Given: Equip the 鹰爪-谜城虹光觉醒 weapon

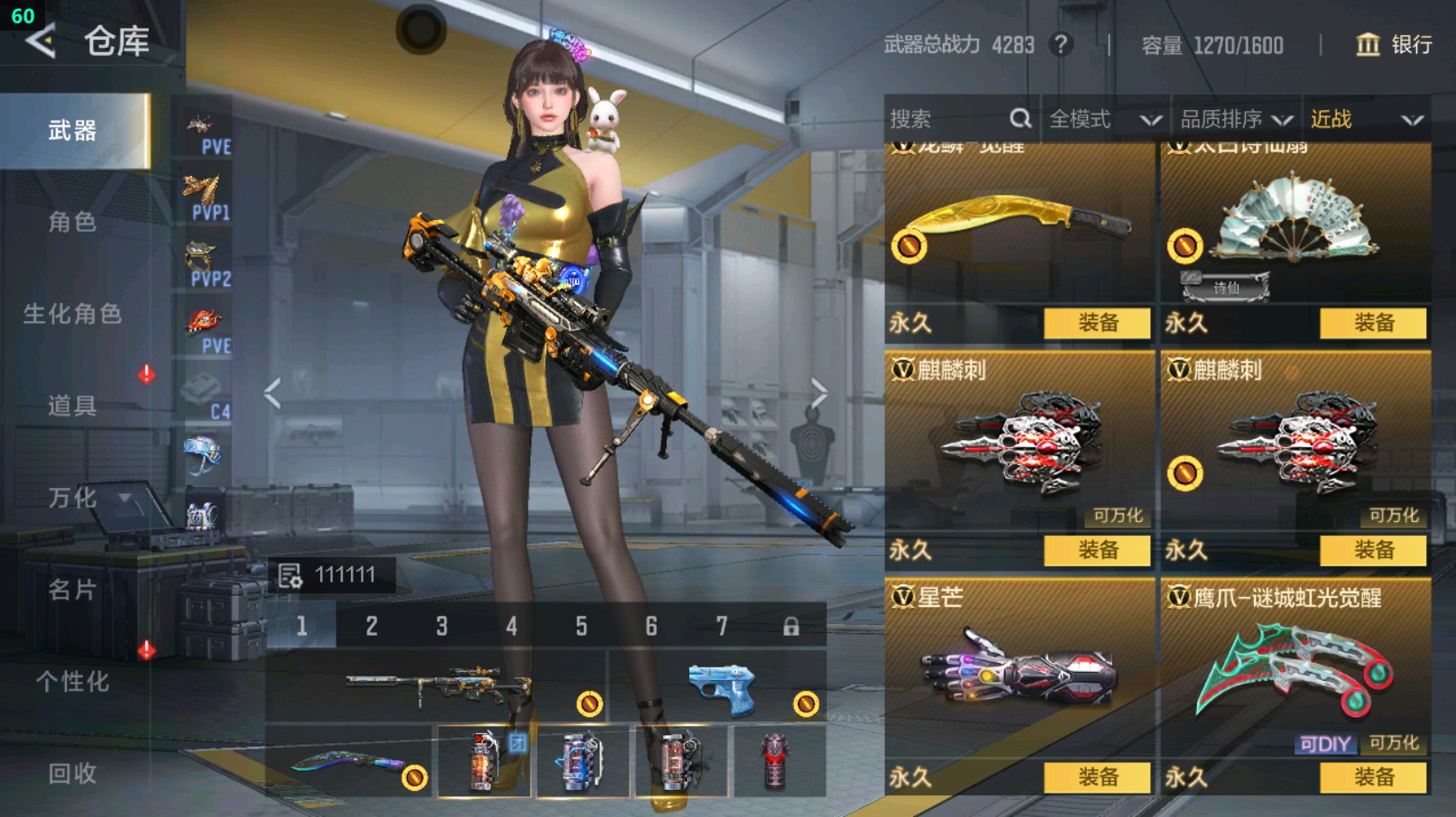Looking at the screenshot, I should pyautogui.click(x=1373, y=777).
